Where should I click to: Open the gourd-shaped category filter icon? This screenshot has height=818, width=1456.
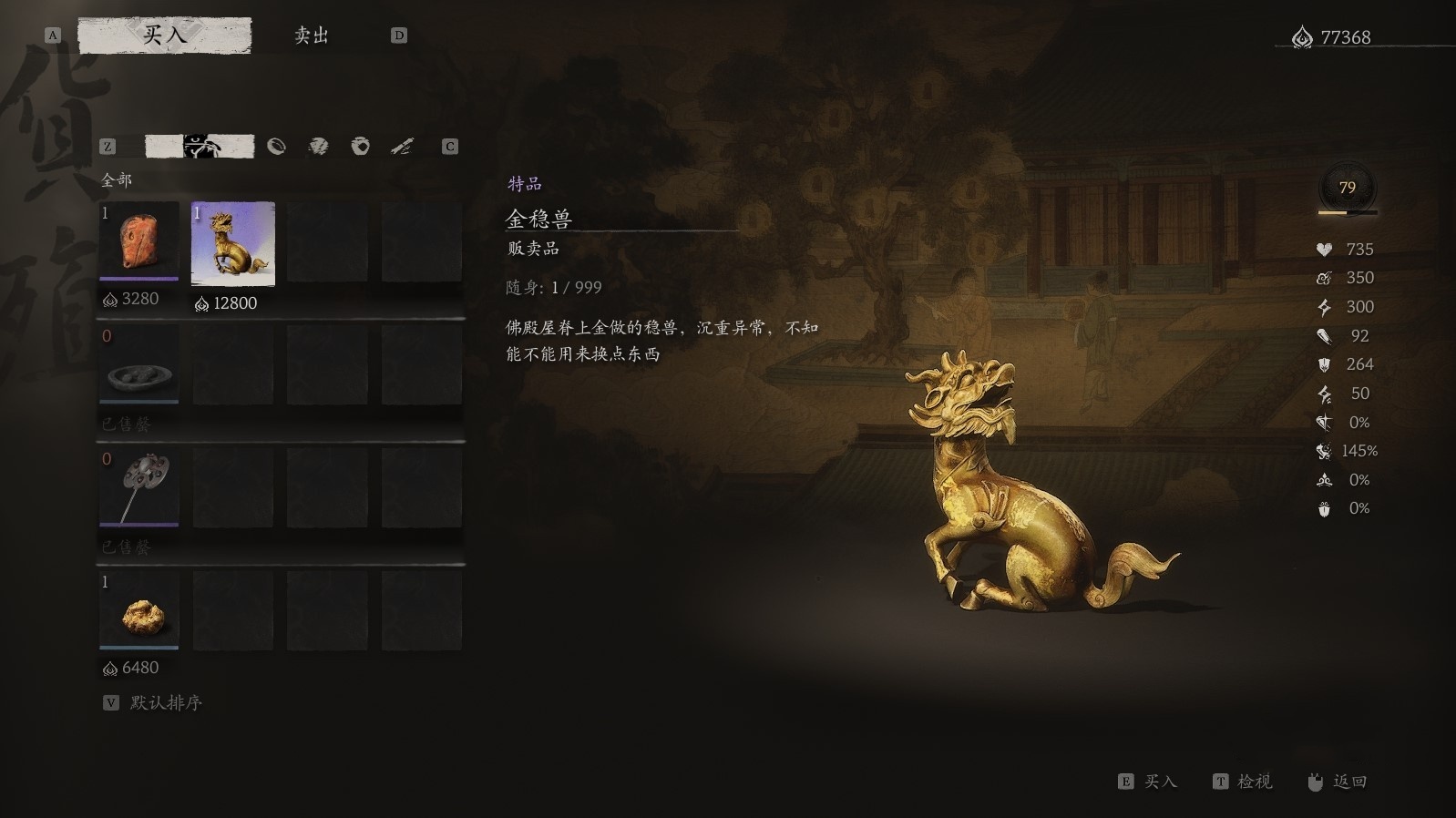(x=277, y=146)
